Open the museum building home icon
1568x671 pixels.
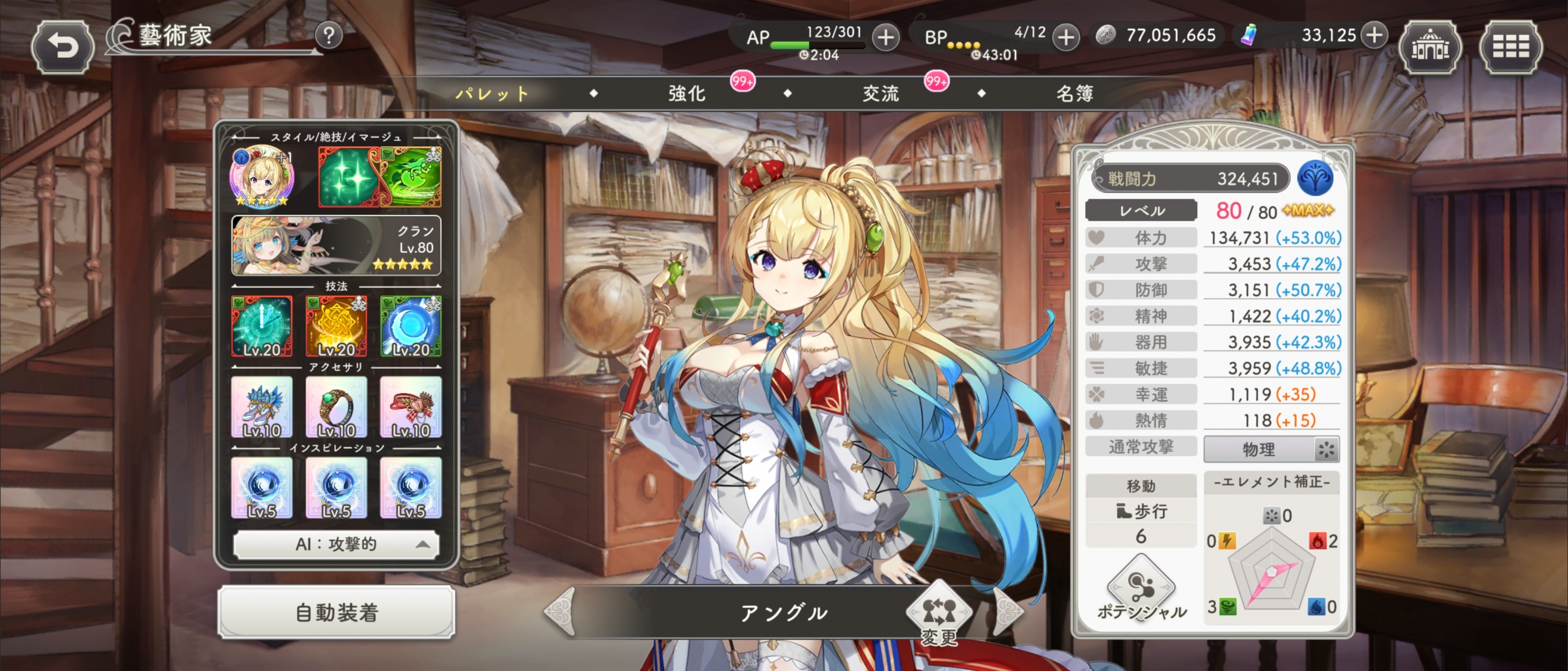(x=1430, y=47)
